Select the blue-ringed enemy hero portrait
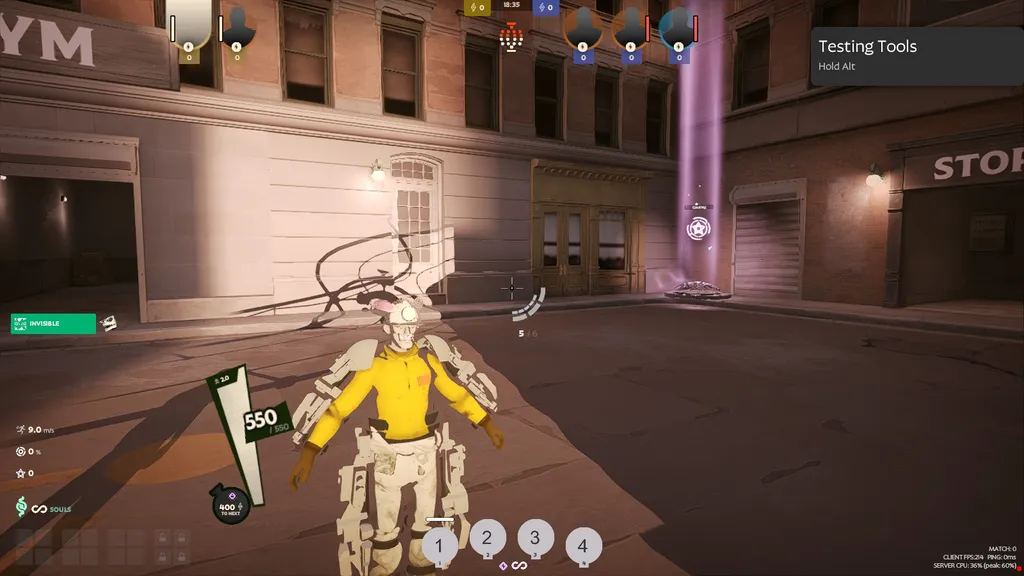The width and height of the screenshot is (1024, 576). 679,27
